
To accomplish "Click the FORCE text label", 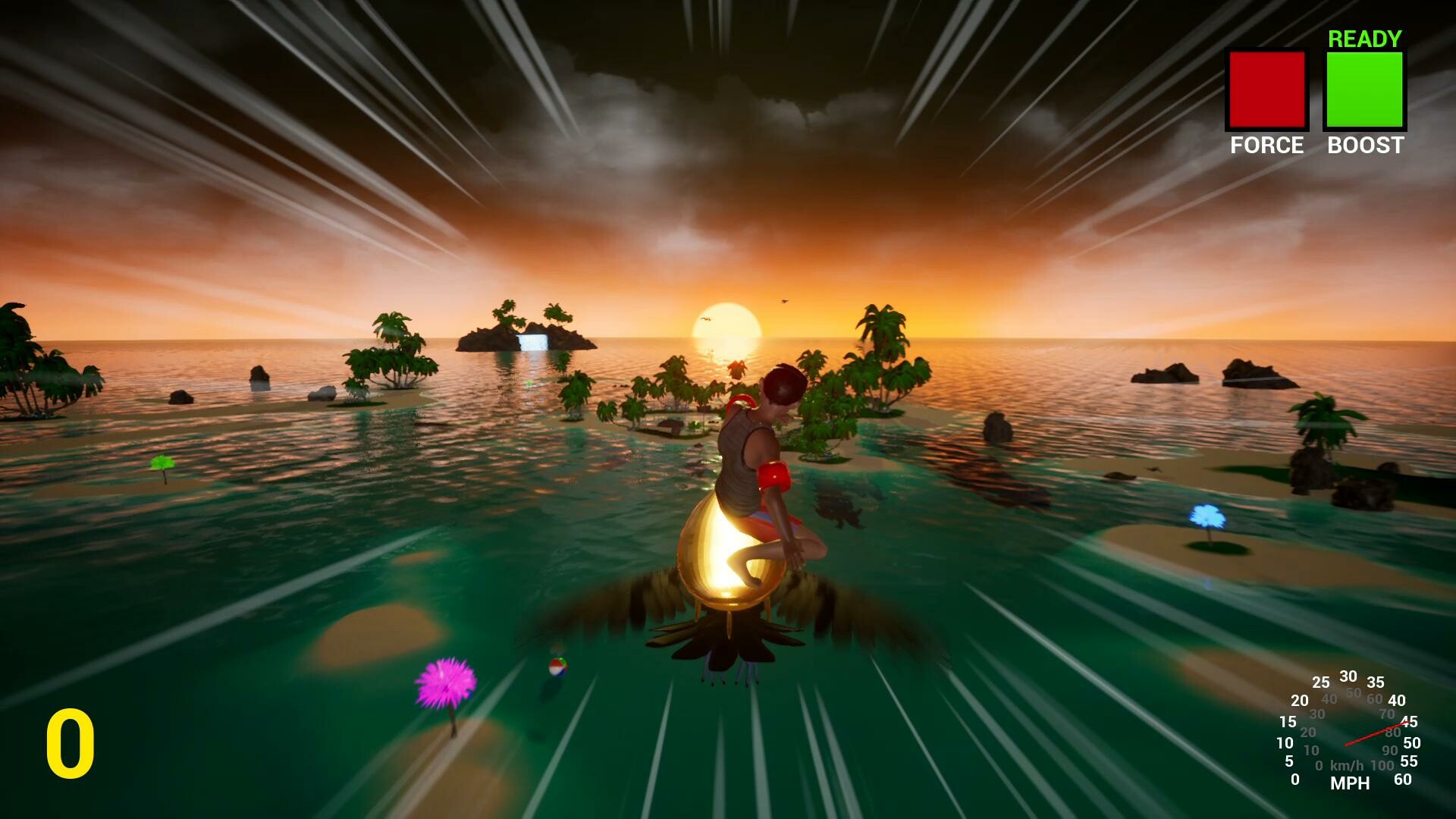I will [1267, 146].
